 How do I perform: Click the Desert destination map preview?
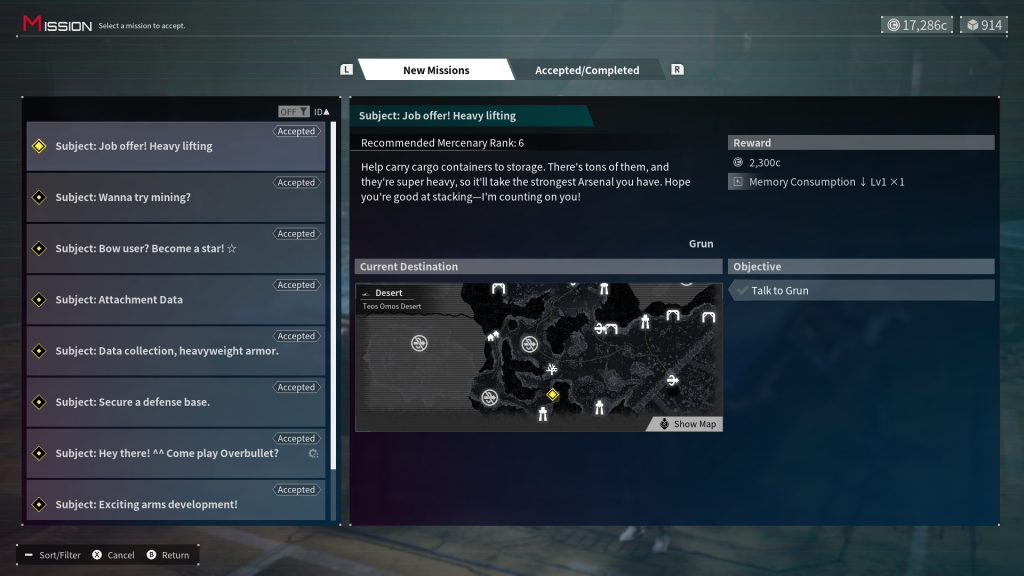538,357
